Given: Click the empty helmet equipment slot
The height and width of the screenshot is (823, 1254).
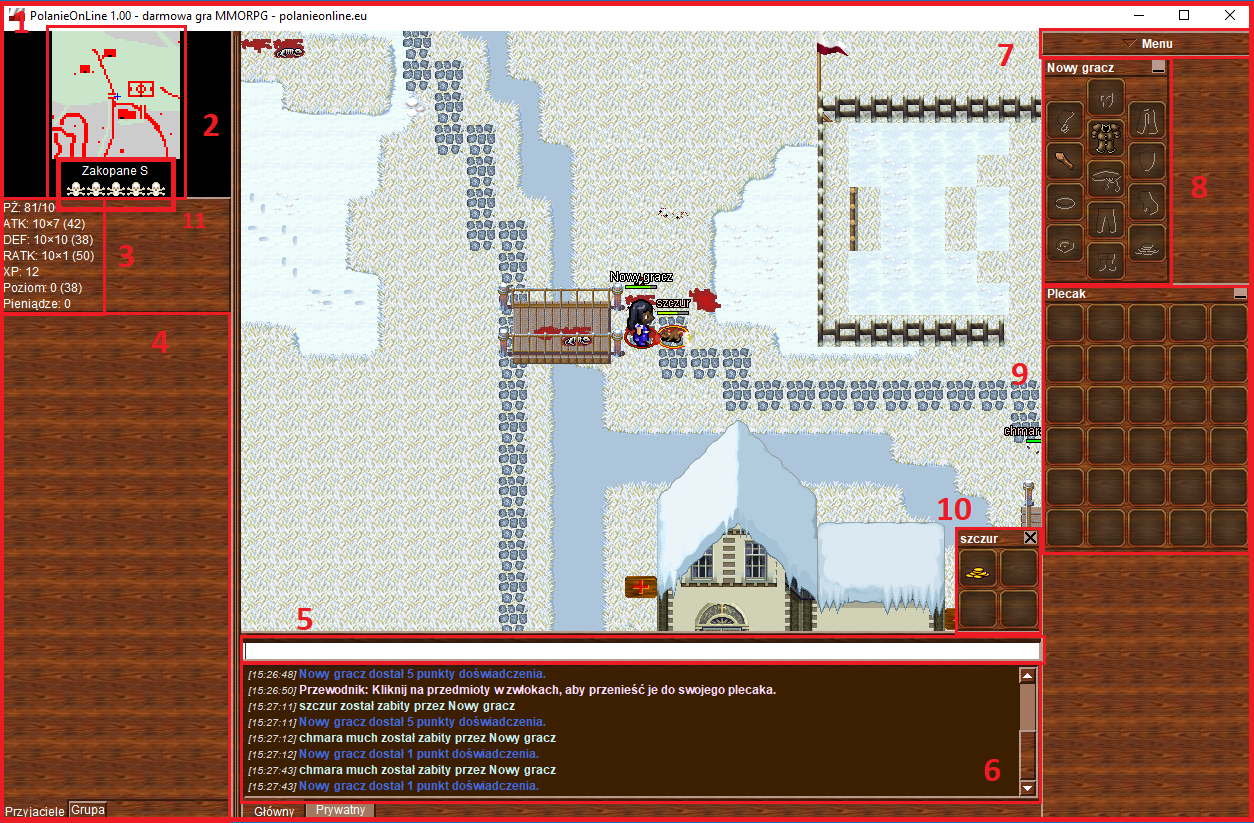Looking at the screenshot, I should [1105, 96].
